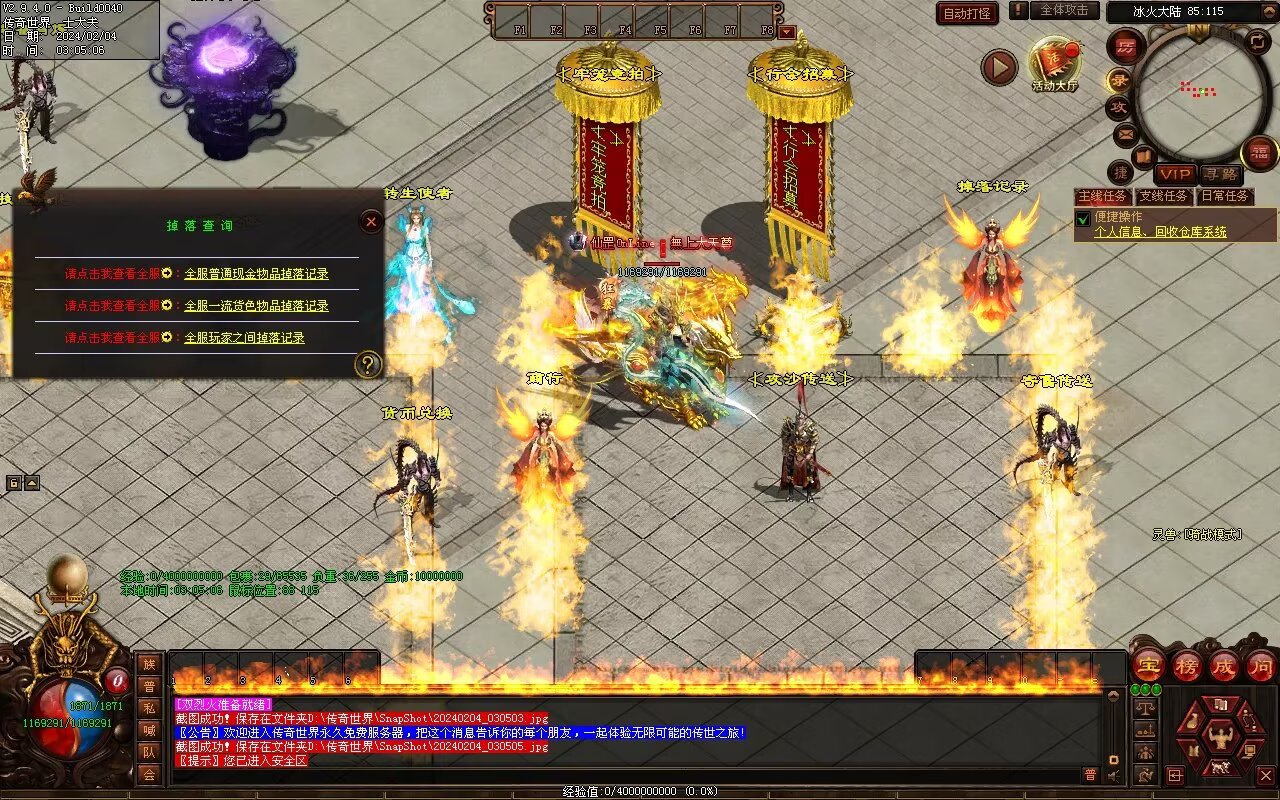Viewport: 1280px width, 800px height.
Task: Switch to the 主线任务 tab
Action: click(x=1102, y=196)
